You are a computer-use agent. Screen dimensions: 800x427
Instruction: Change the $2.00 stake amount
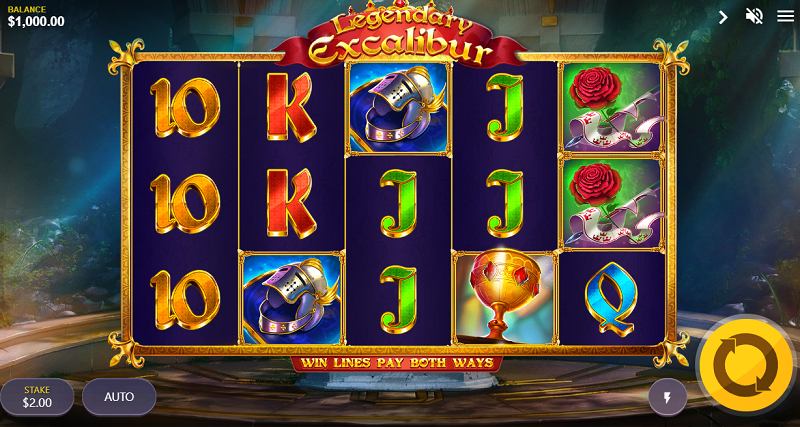(x=37, y=396)
